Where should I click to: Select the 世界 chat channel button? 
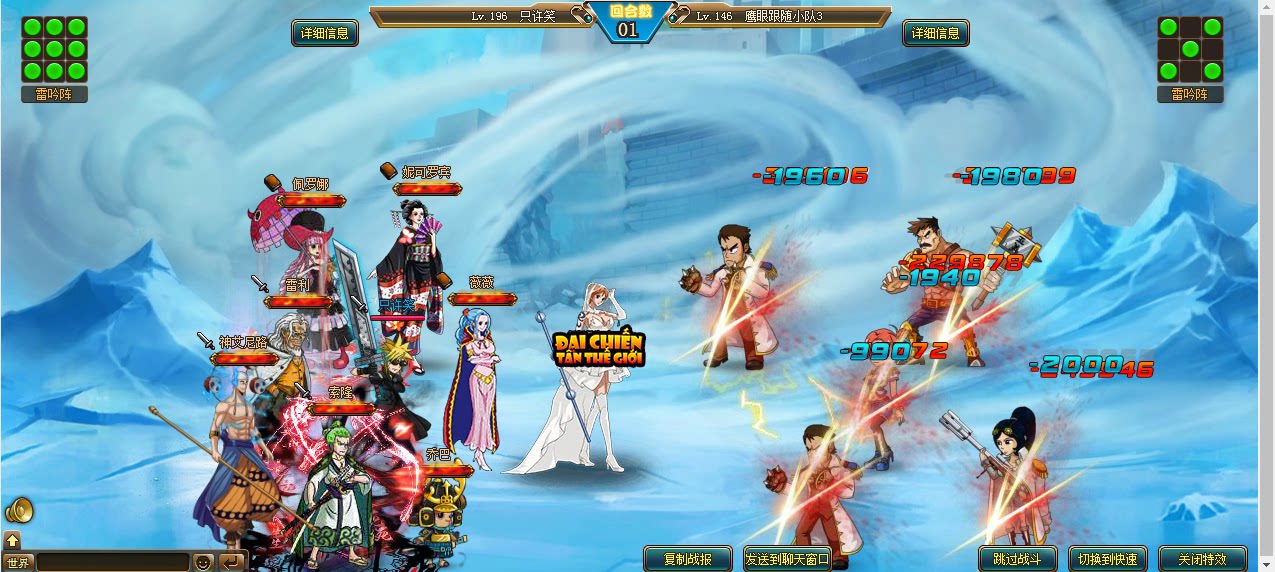[x=18, y=562]
